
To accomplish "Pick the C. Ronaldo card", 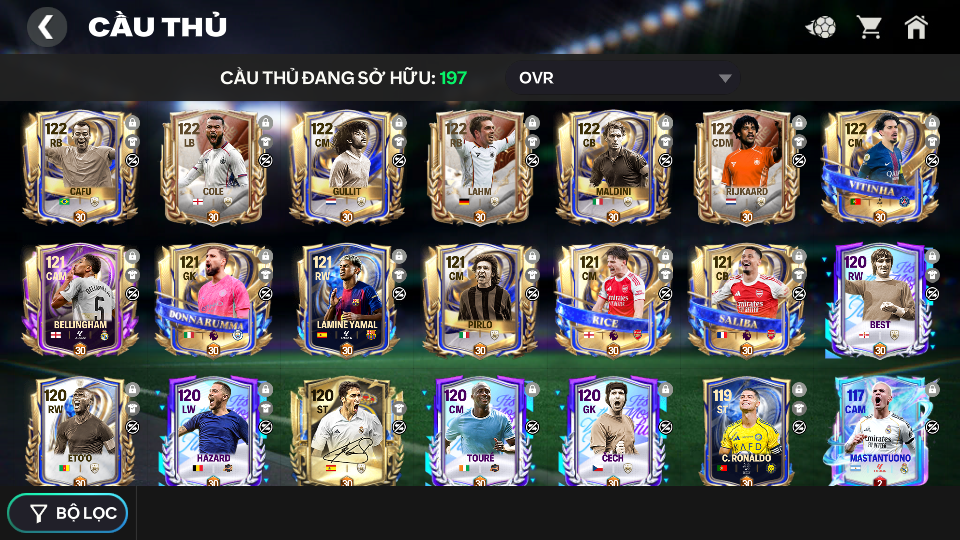I will click(x=747, y=430).
